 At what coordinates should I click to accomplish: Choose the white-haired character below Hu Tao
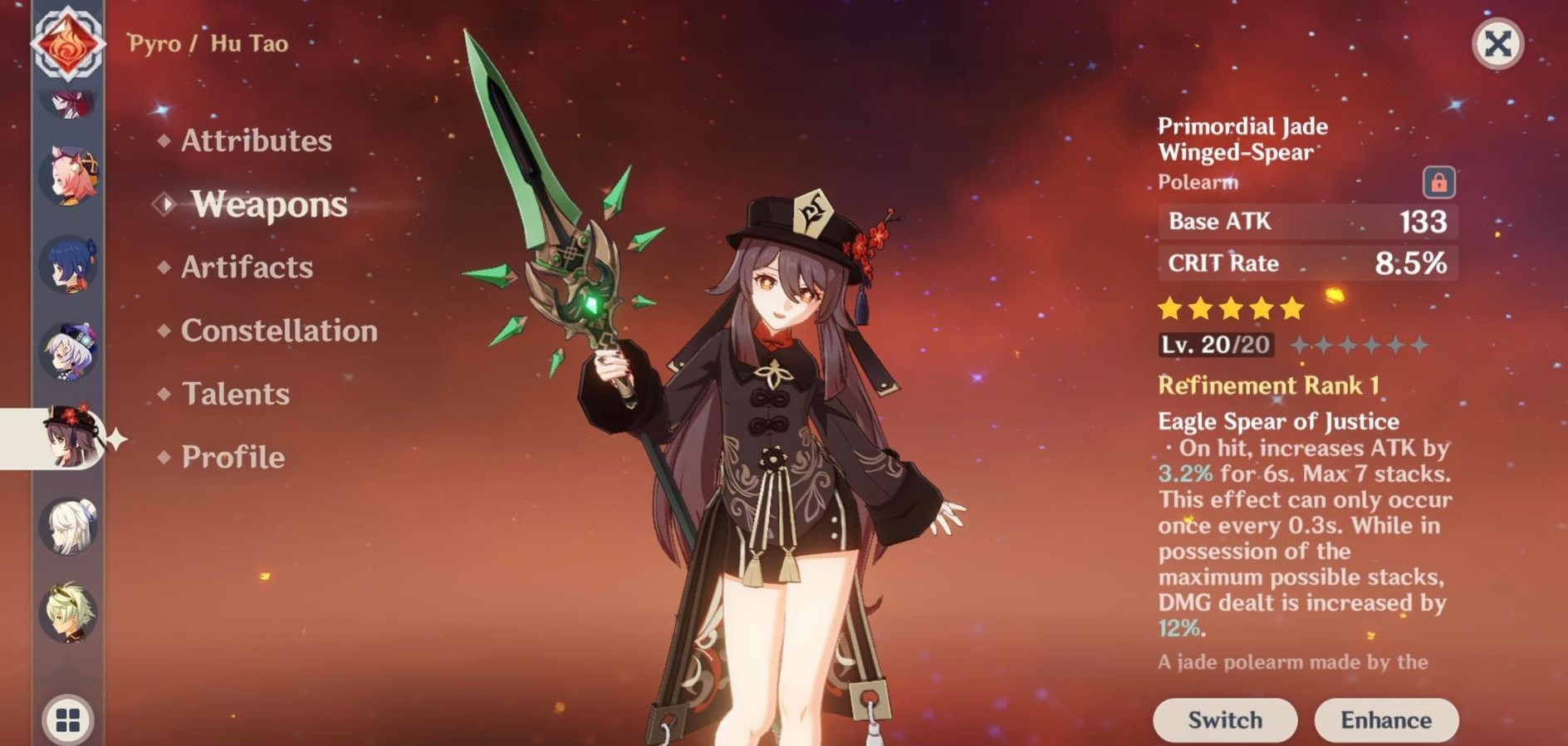[71, 526]
